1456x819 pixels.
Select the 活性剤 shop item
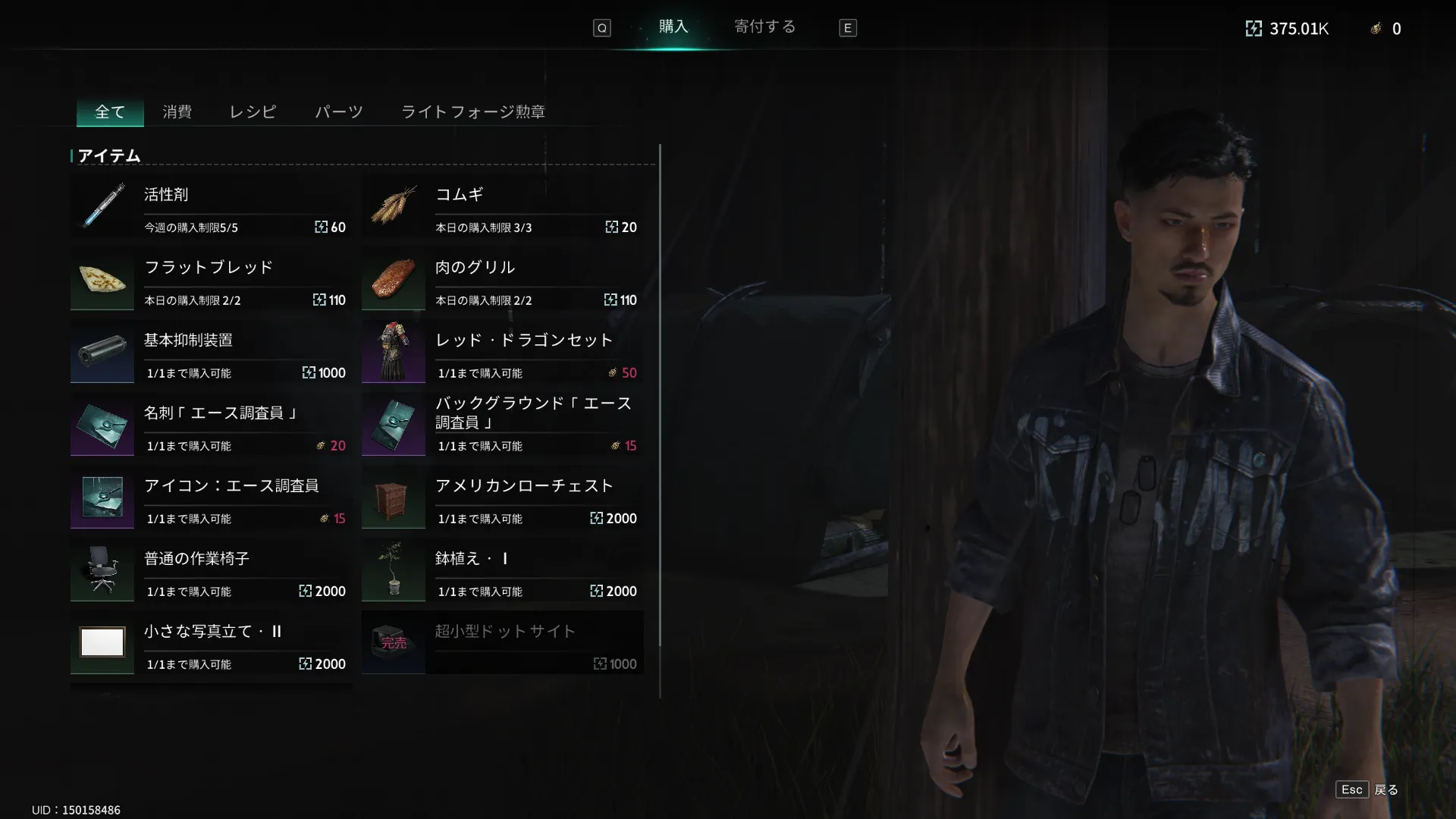[x=211, y=208]
